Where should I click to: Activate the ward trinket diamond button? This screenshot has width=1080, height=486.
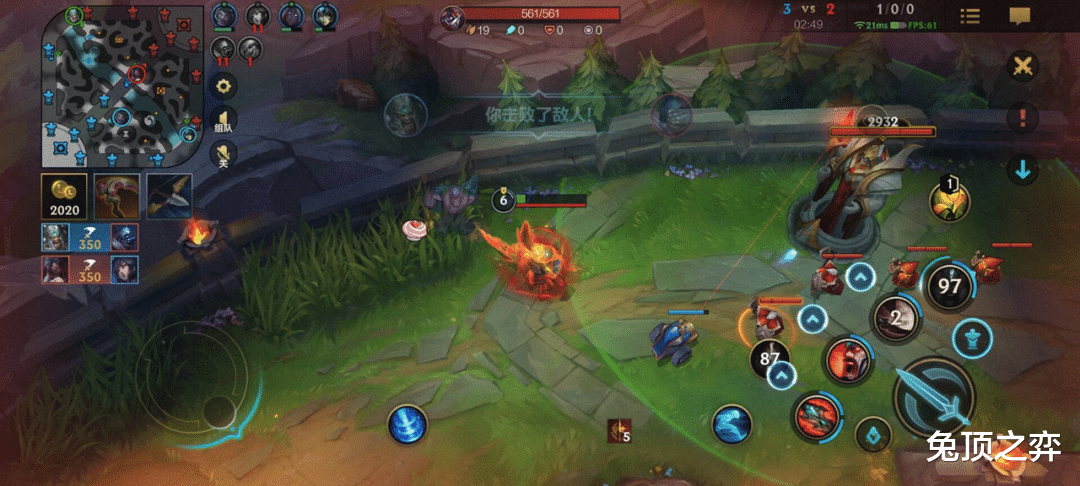click(x=873, y=436)
